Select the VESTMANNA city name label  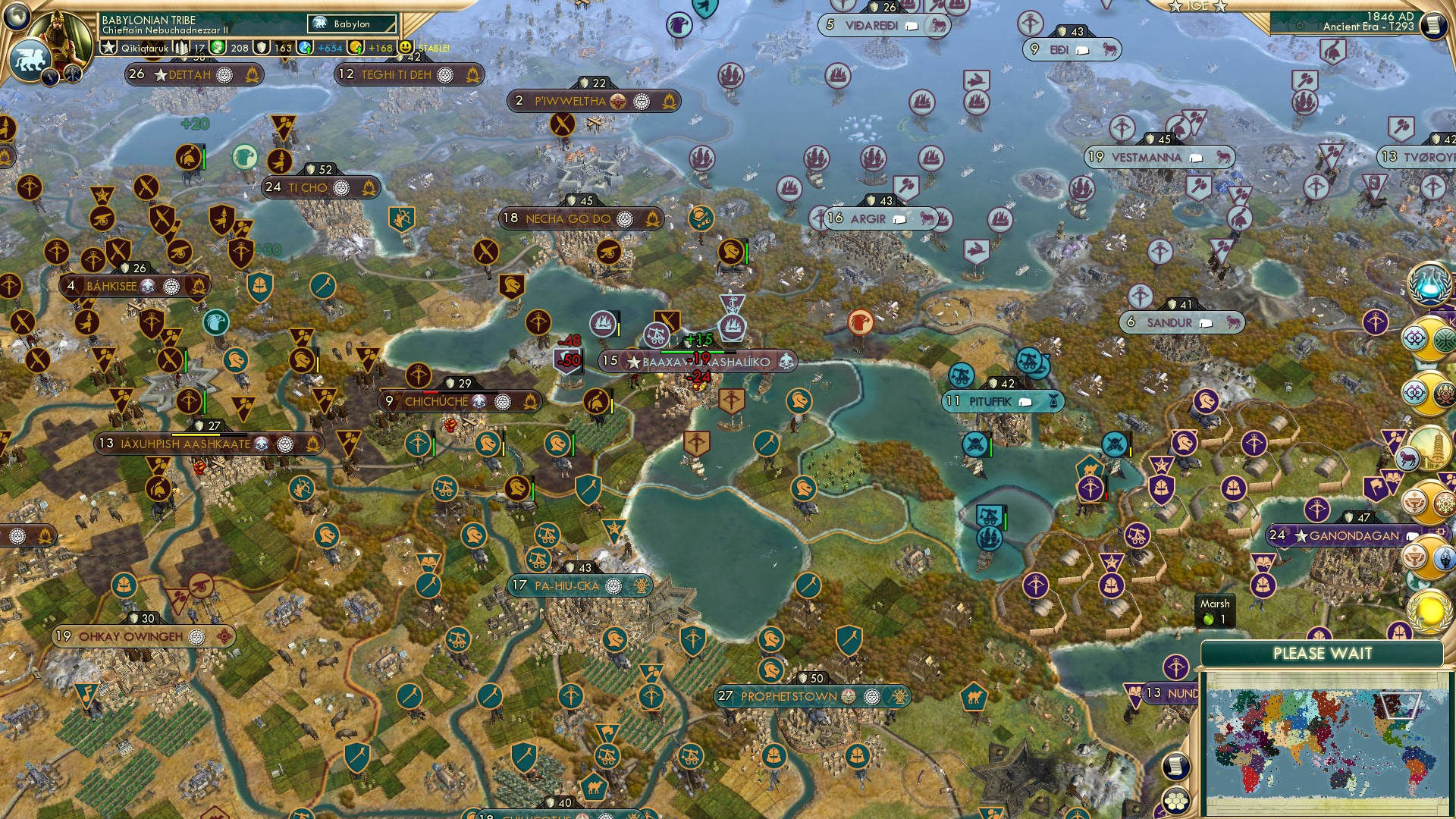[x=1147, y=157]
